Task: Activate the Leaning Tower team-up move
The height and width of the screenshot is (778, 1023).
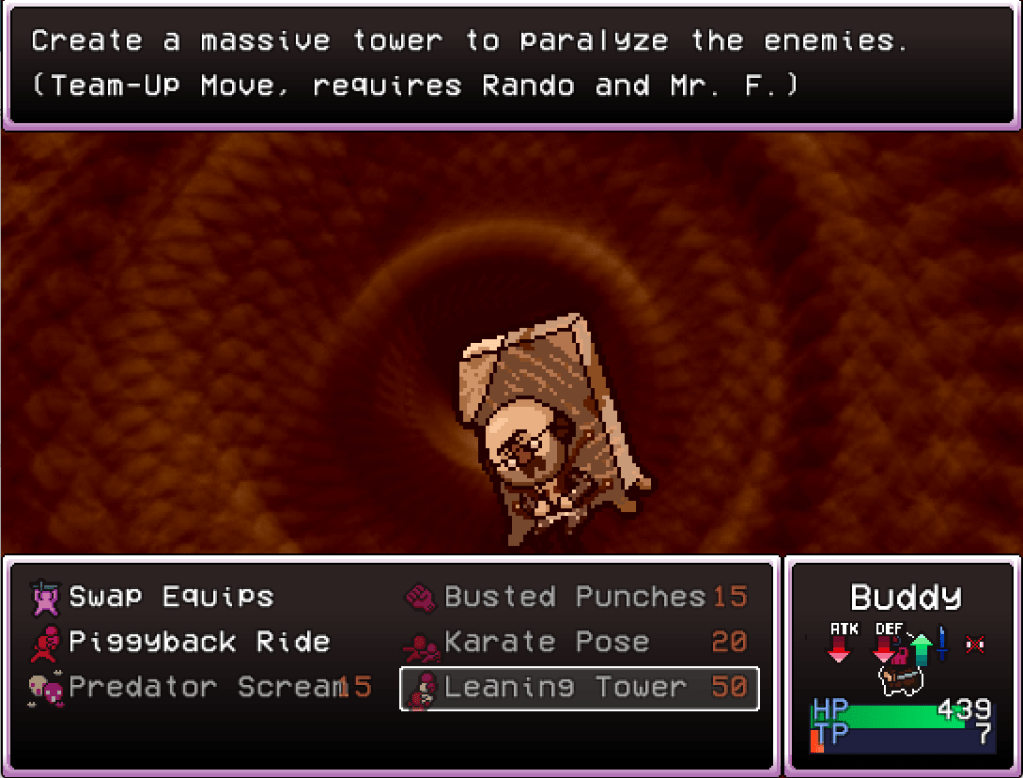Action: [578, 688]
